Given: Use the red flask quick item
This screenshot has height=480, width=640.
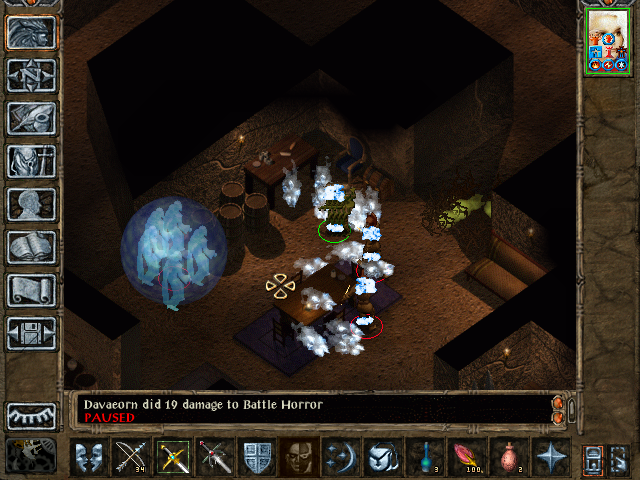Looking at the screenshot, I should (x=509, y=456).
